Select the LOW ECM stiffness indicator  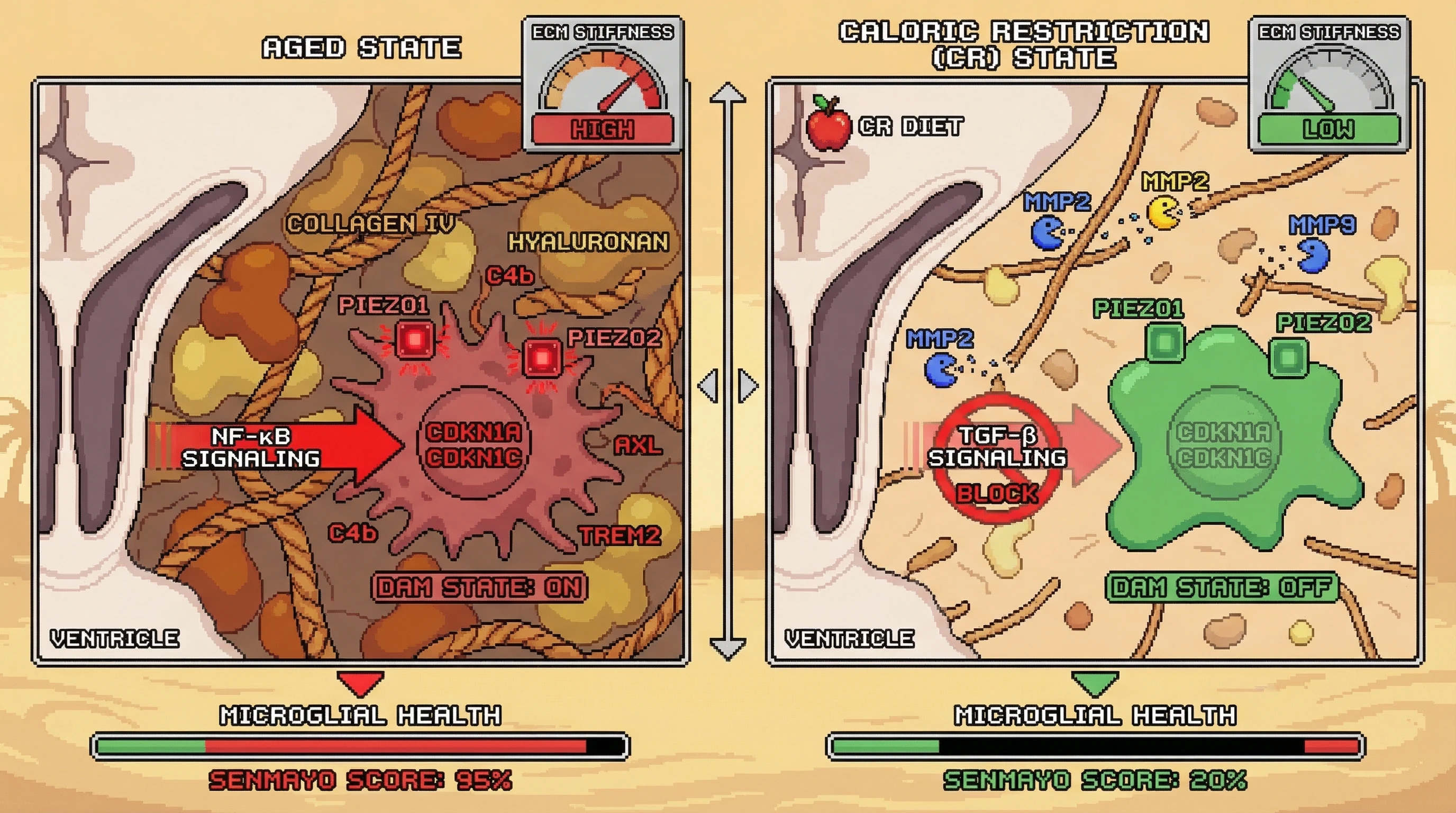tap(1329, 130)
